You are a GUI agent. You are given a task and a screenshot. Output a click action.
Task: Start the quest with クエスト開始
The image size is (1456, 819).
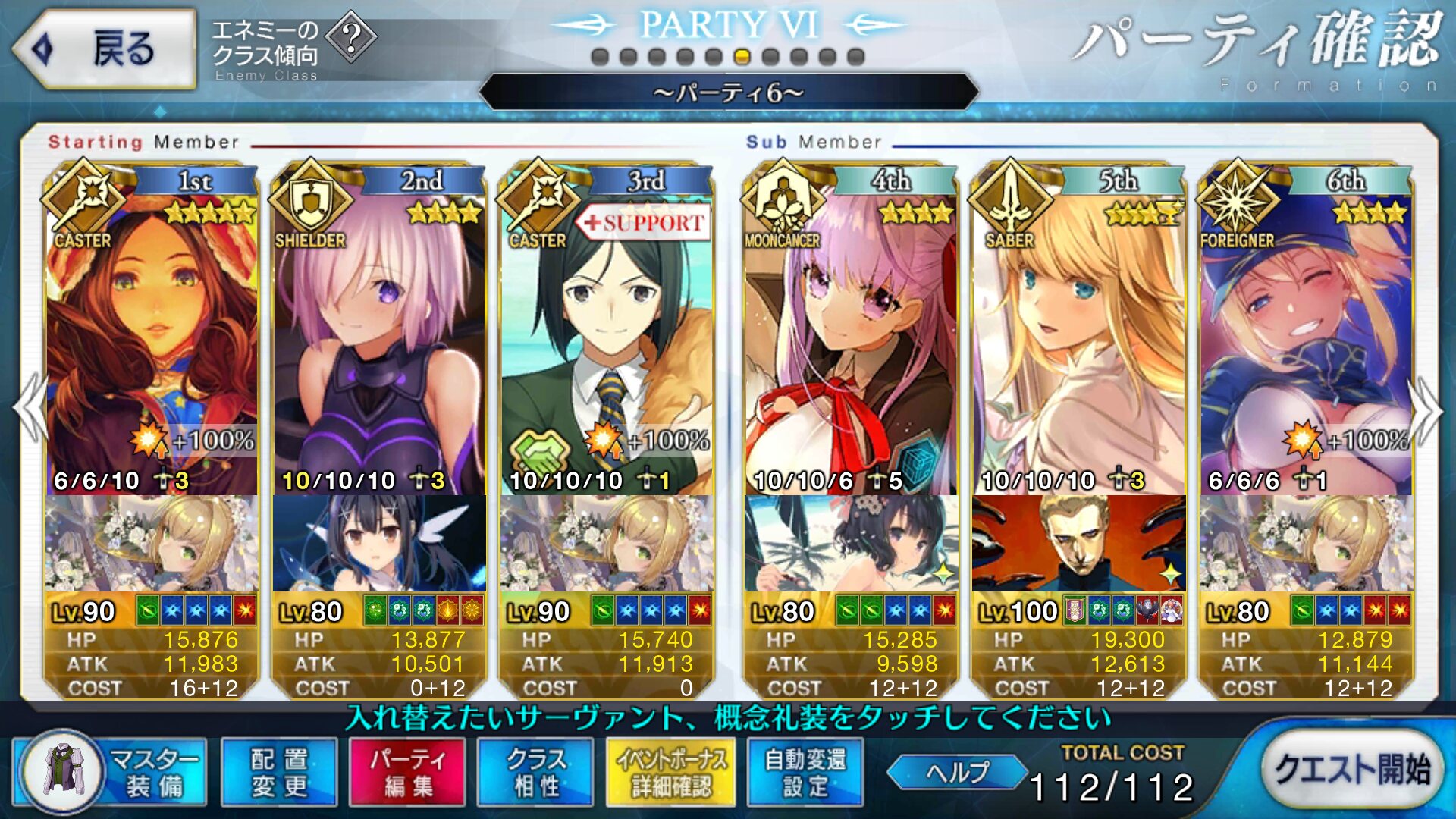1352,769
